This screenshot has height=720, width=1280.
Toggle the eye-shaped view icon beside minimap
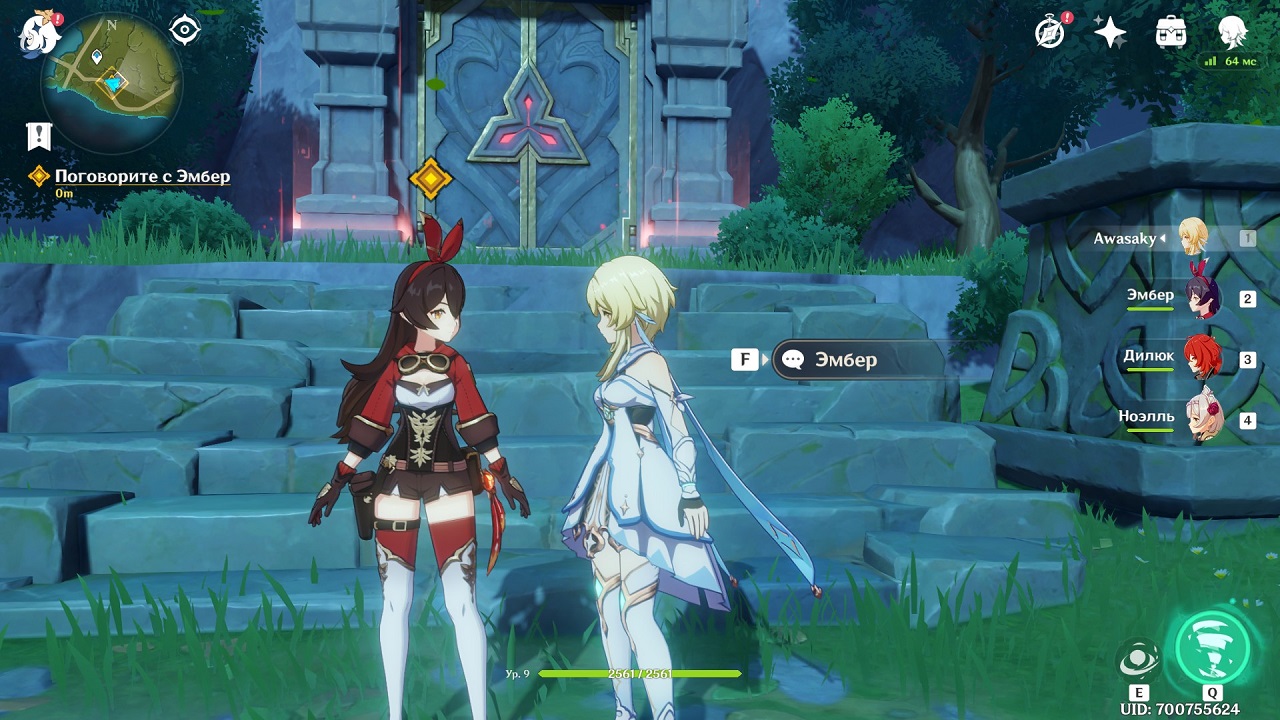[x=185, y=31]
